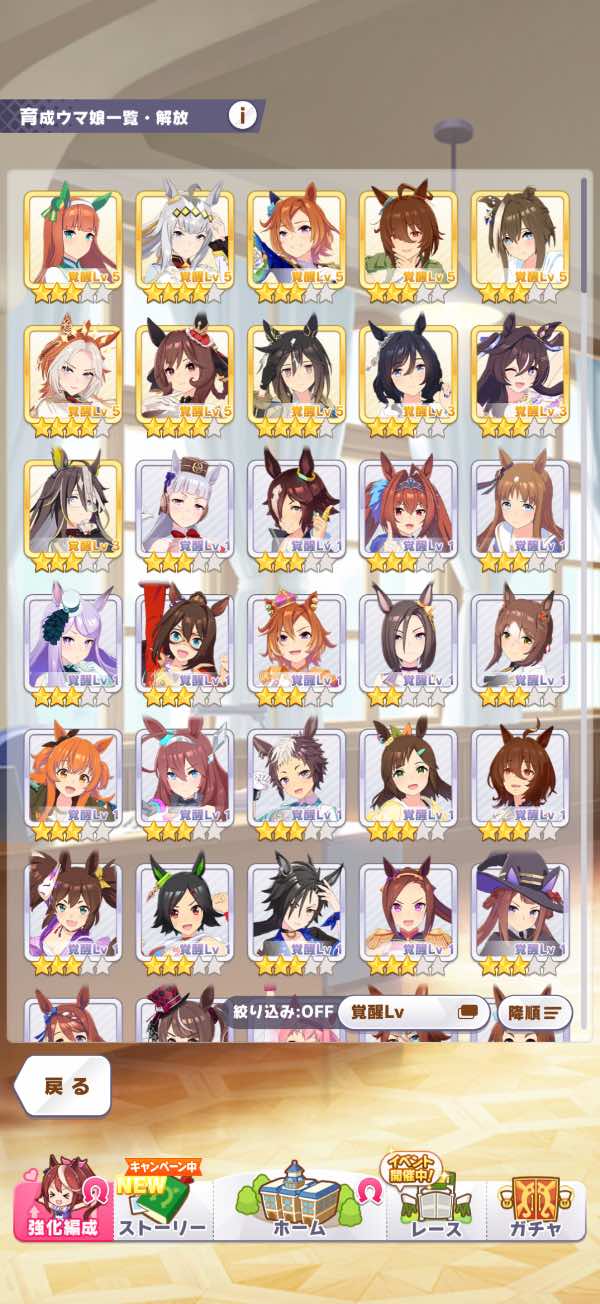600x1304 pixels.
Task: Select the 強化編成 tab
Action: 63,1203
